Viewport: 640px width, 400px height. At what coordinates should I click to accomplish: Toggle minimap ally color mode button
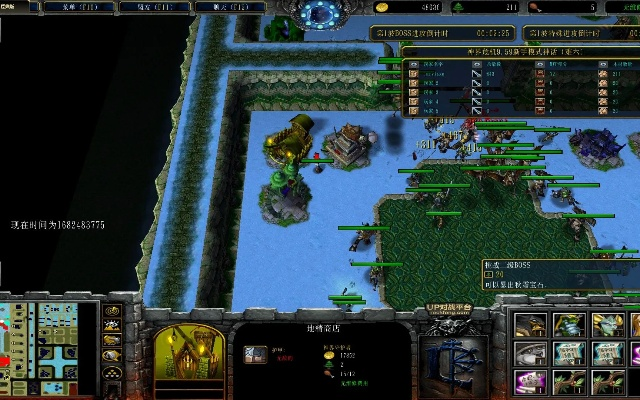click(111, 341)
